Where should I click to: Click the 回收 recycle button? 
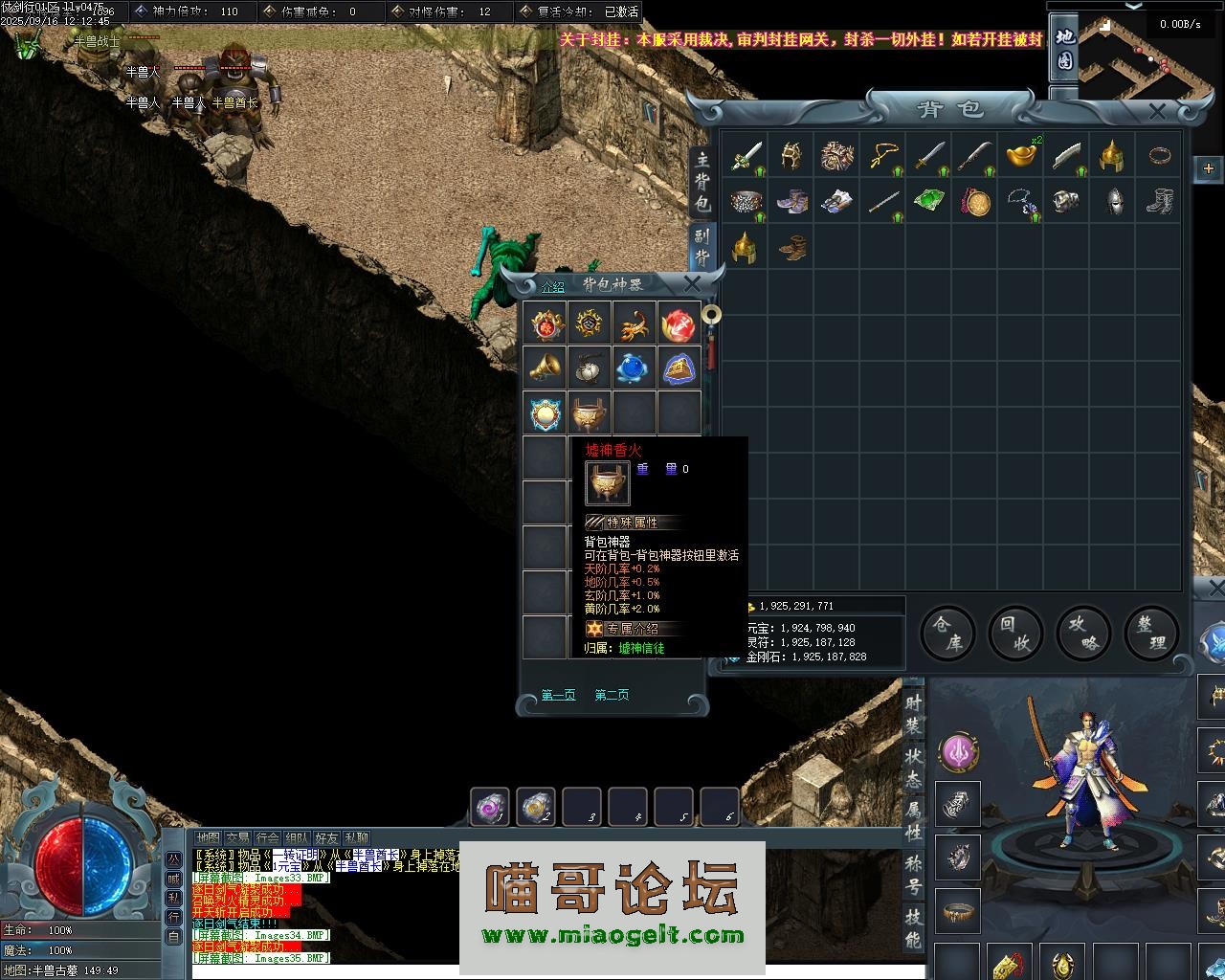tap(1013, 634)
